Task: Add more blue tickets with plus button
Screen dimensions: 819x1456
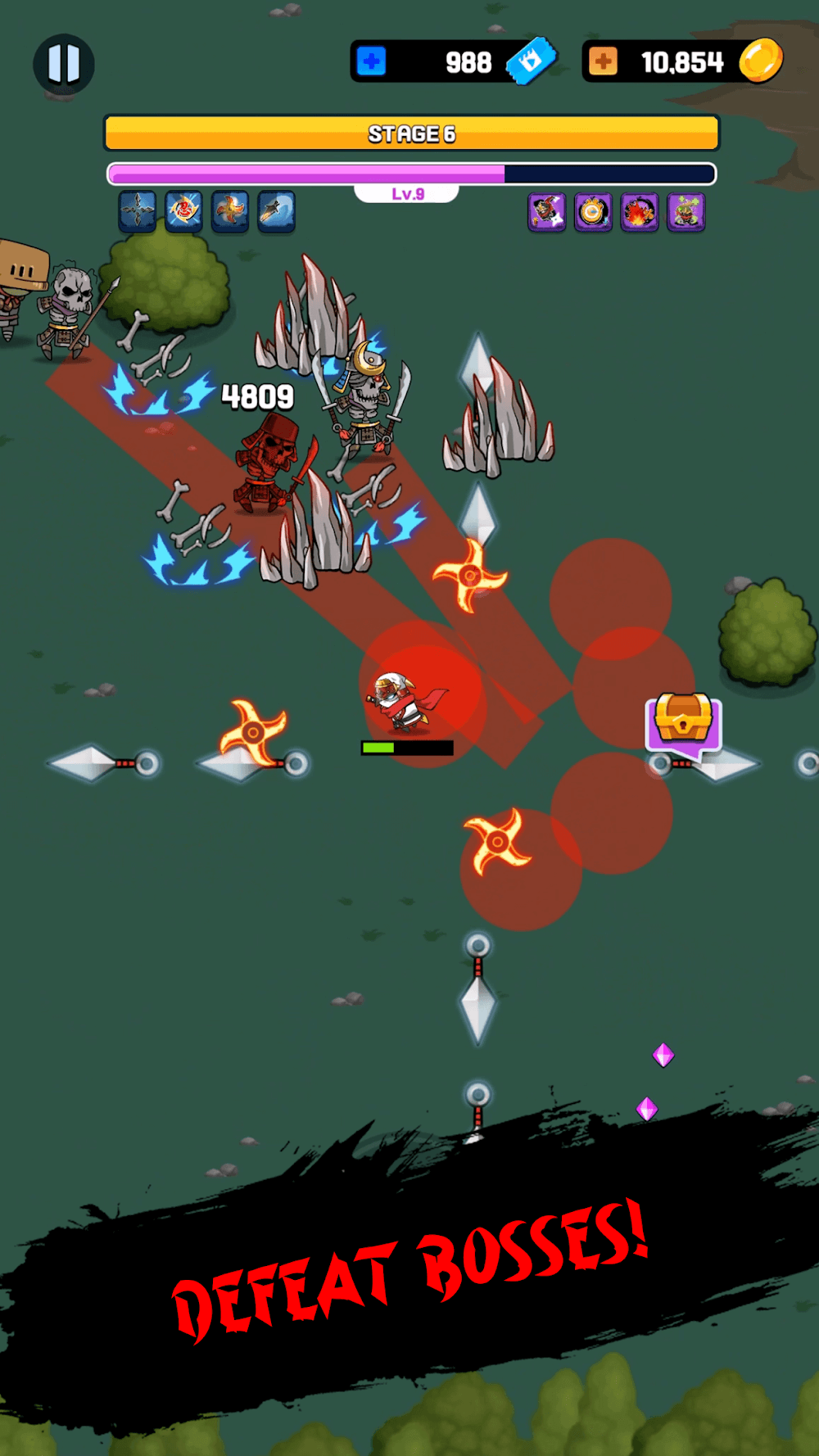Action: tap(372, 61)
